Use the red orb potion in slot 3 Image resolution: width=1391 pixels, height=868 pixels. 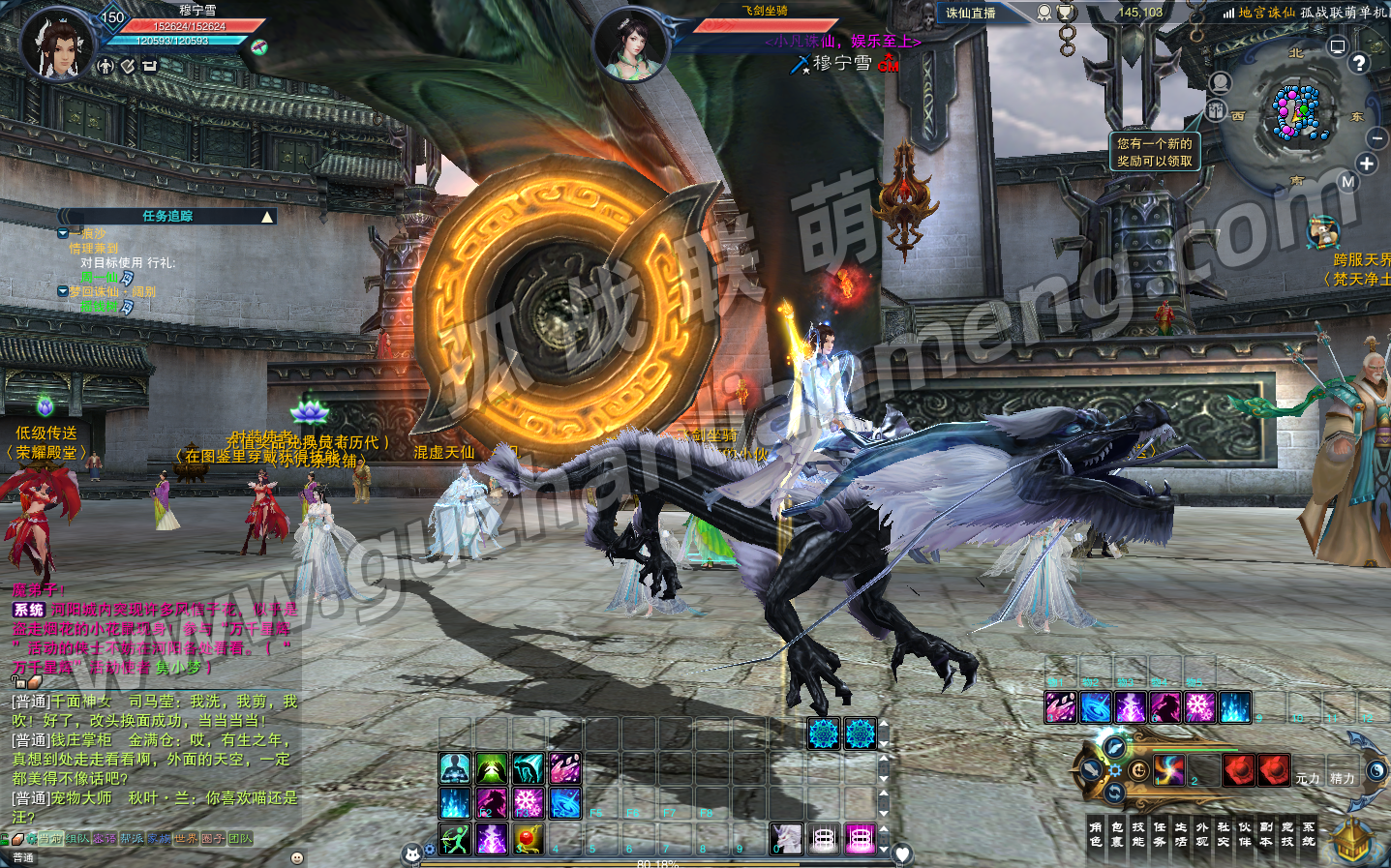coord(528,838)
